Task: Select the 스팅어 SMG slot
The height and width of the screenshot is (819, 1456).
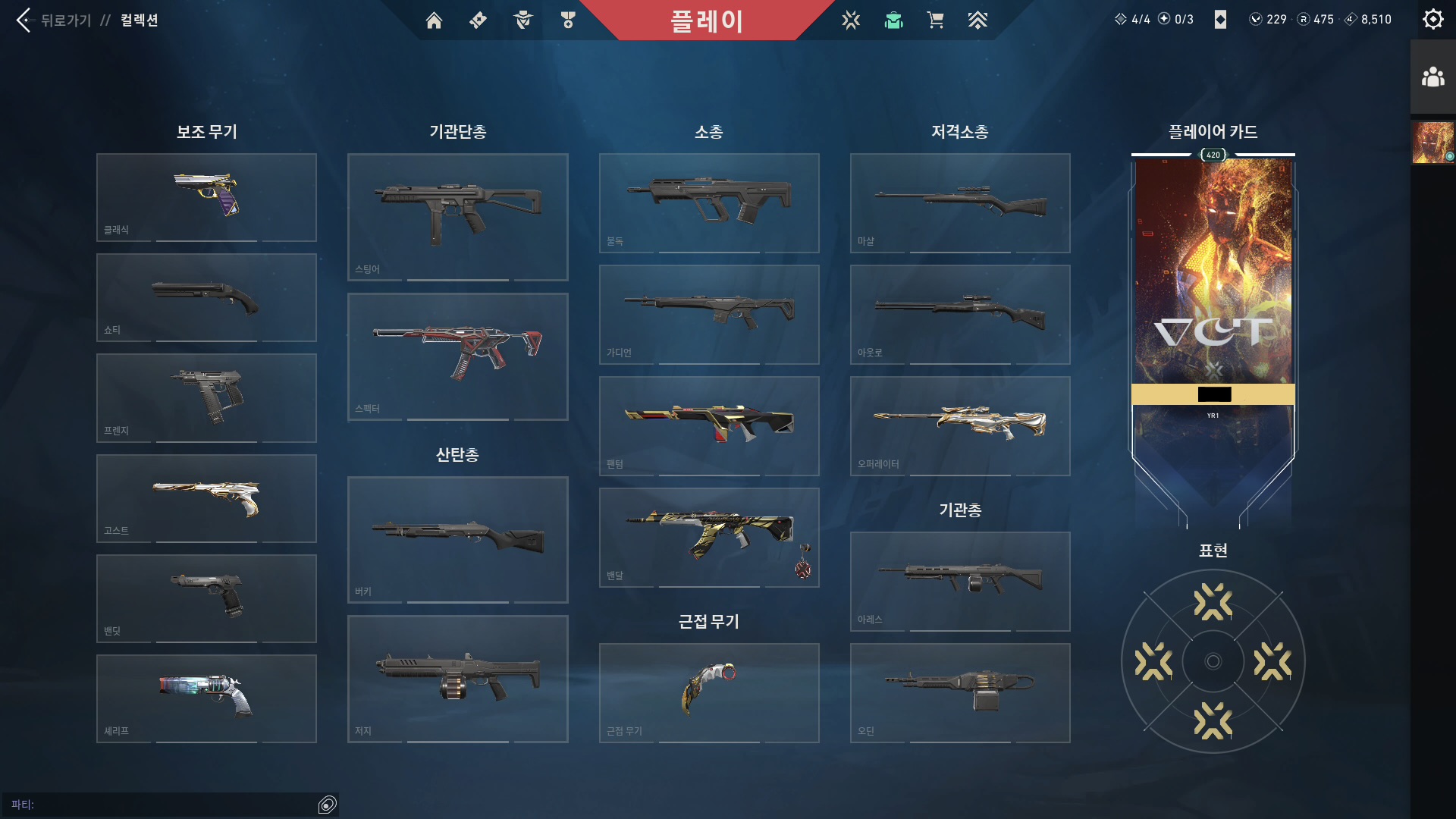Action: pos(457,217)
